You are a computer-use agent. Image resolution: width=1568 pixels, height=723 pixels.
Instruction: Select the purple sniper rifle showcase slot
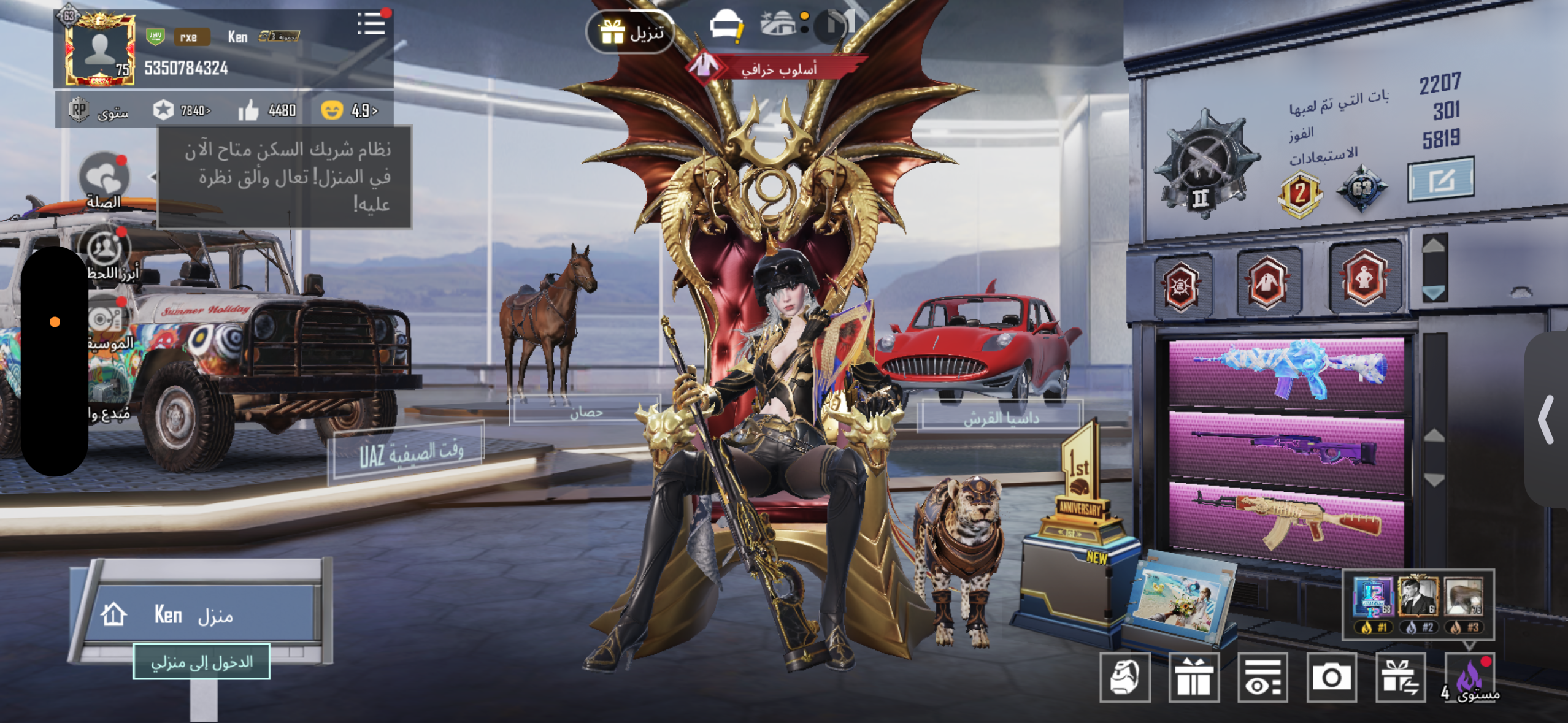1286,449
